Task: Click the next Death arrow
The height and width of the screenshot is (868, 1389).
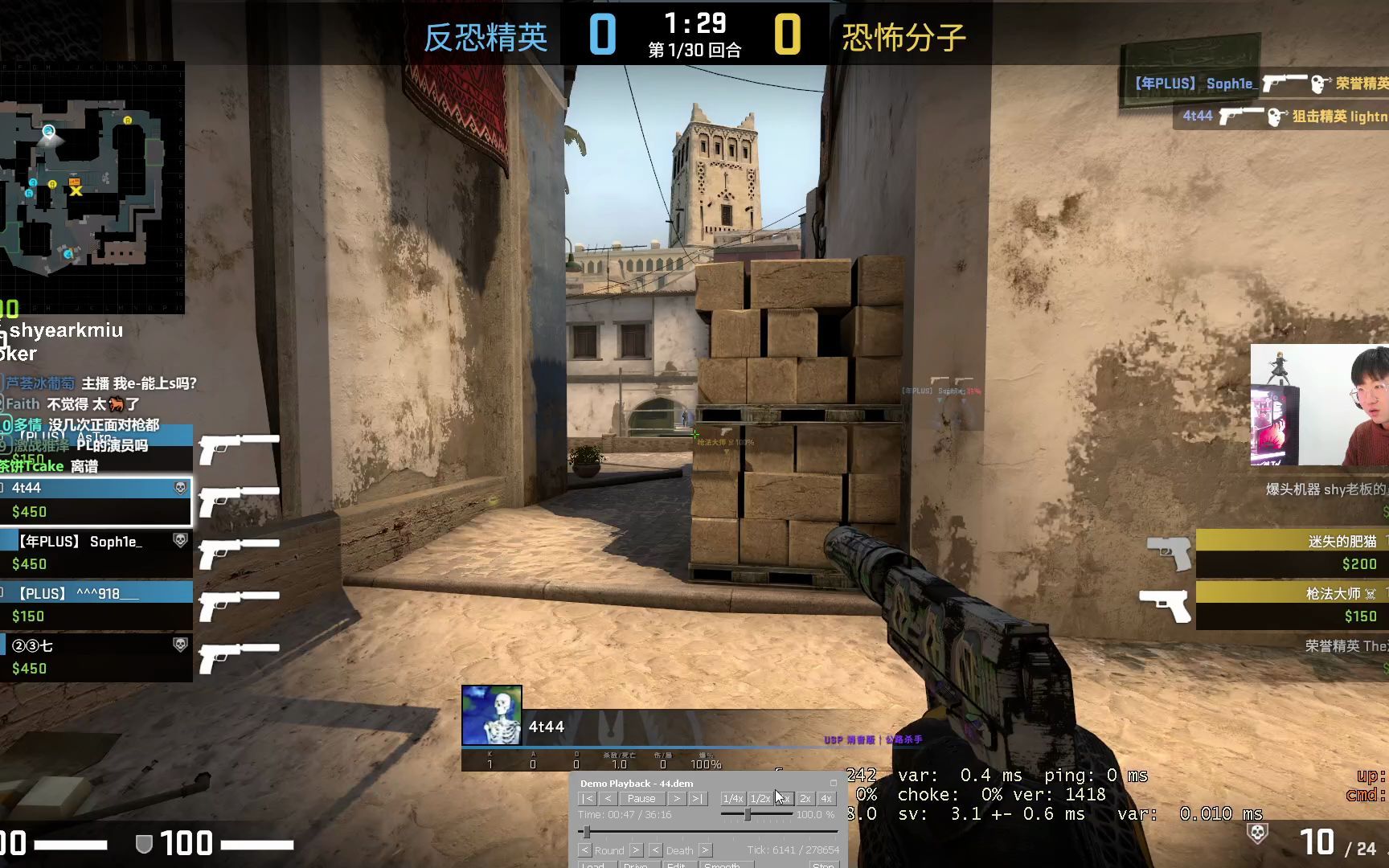Action: pos(705,850)
